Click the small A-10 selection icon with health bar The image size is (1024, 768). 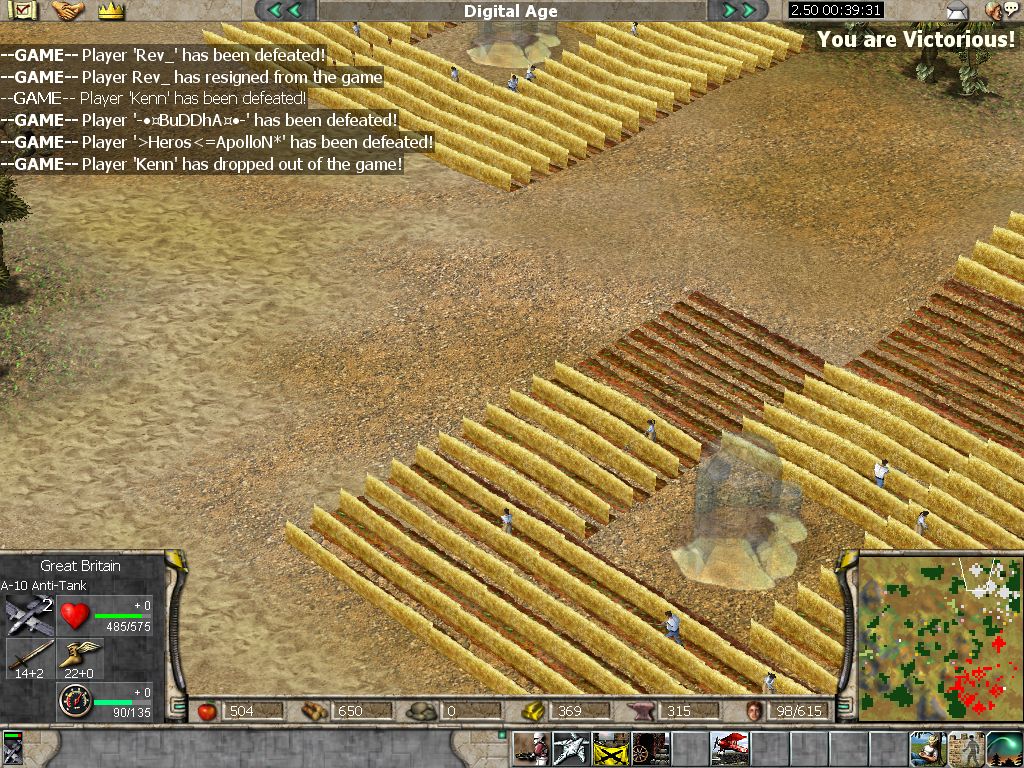(x=13, y=749)
